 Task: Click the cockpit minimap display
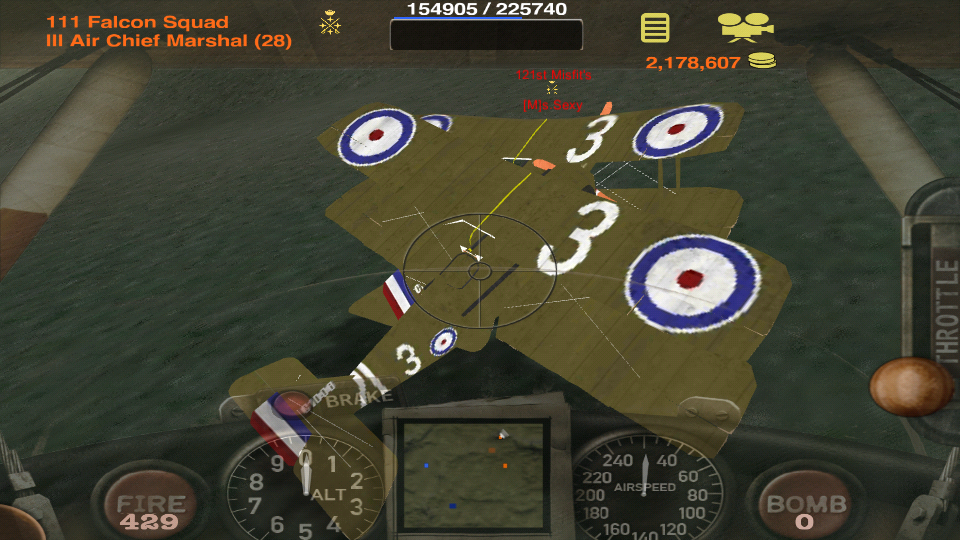pos(472,473)
